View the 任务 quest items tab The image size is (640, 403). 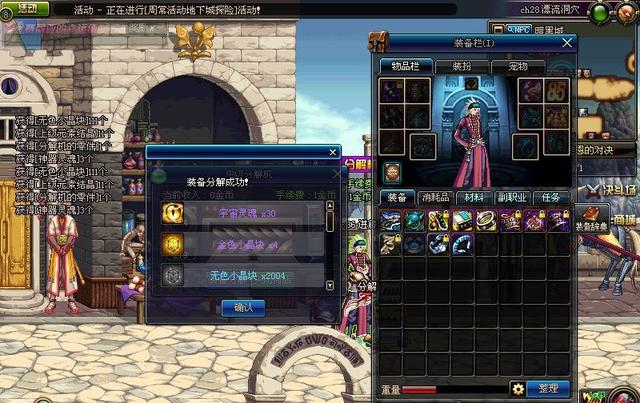click(550, 198)
